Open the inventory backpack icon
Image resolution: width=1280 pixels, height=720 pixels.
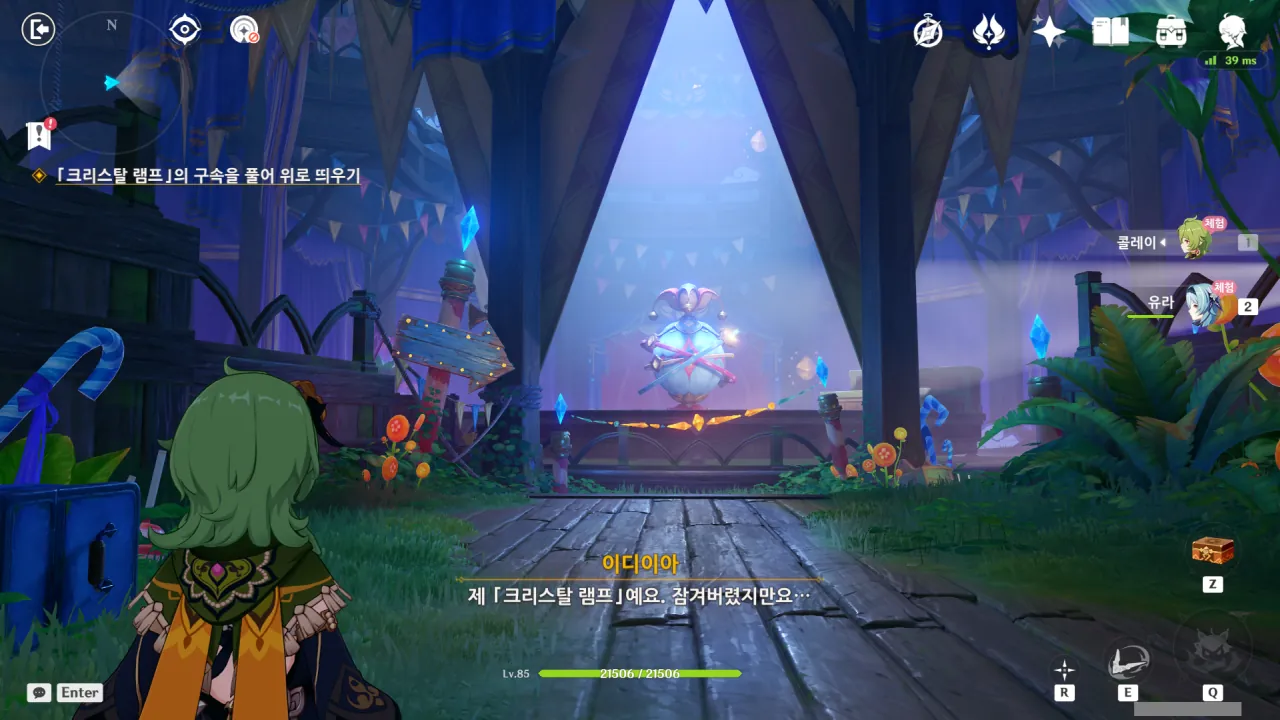(x=1171, y=32)
